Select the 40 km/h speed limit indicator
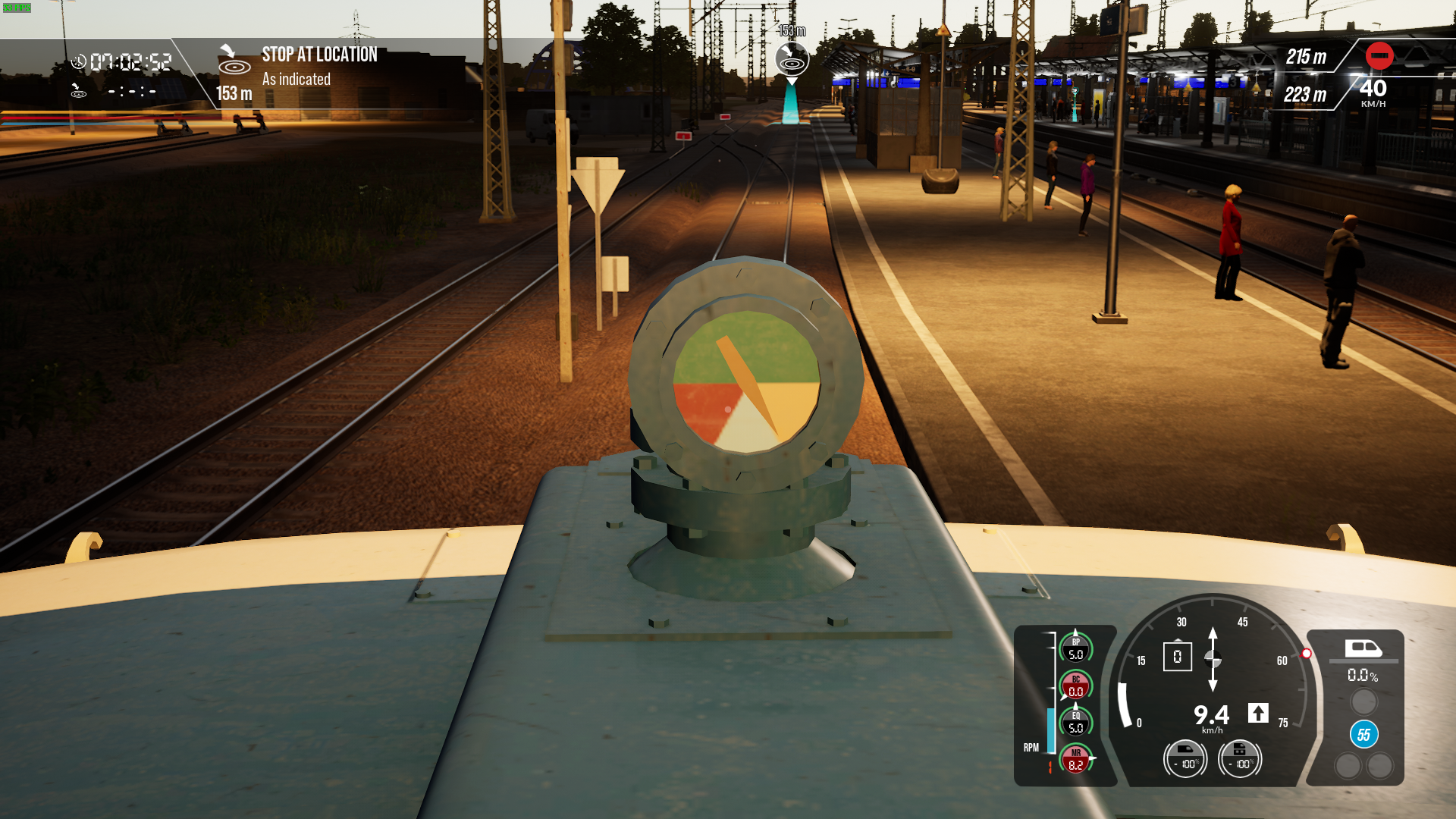The height and width of the screenshot is (819, 1456). point(1373,93)
